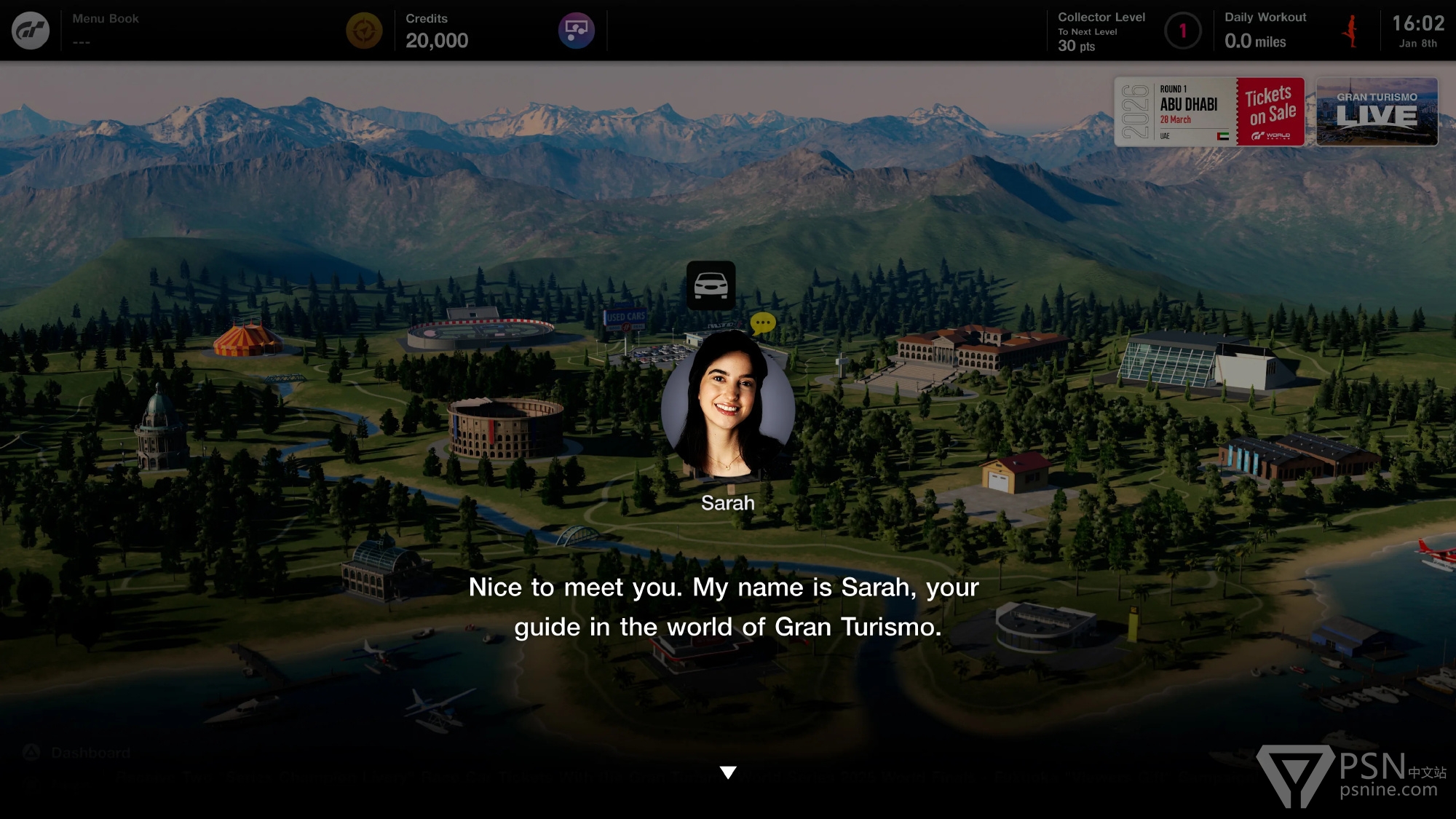
Task: Select the car icon map marker
Action: (x=711, y=285)
